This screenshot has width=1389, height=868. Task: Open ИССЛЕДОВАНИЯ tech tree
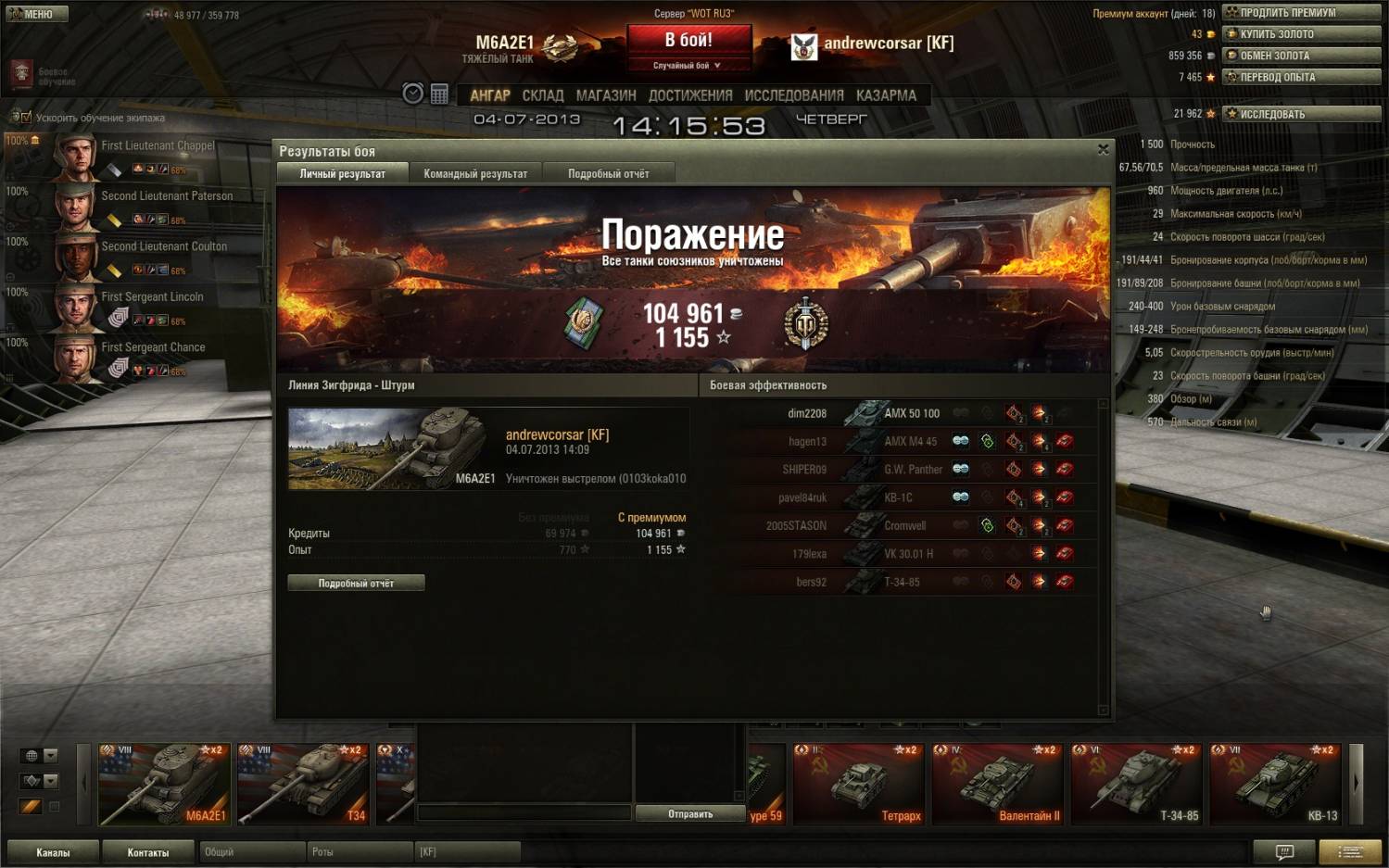[794, 95]
